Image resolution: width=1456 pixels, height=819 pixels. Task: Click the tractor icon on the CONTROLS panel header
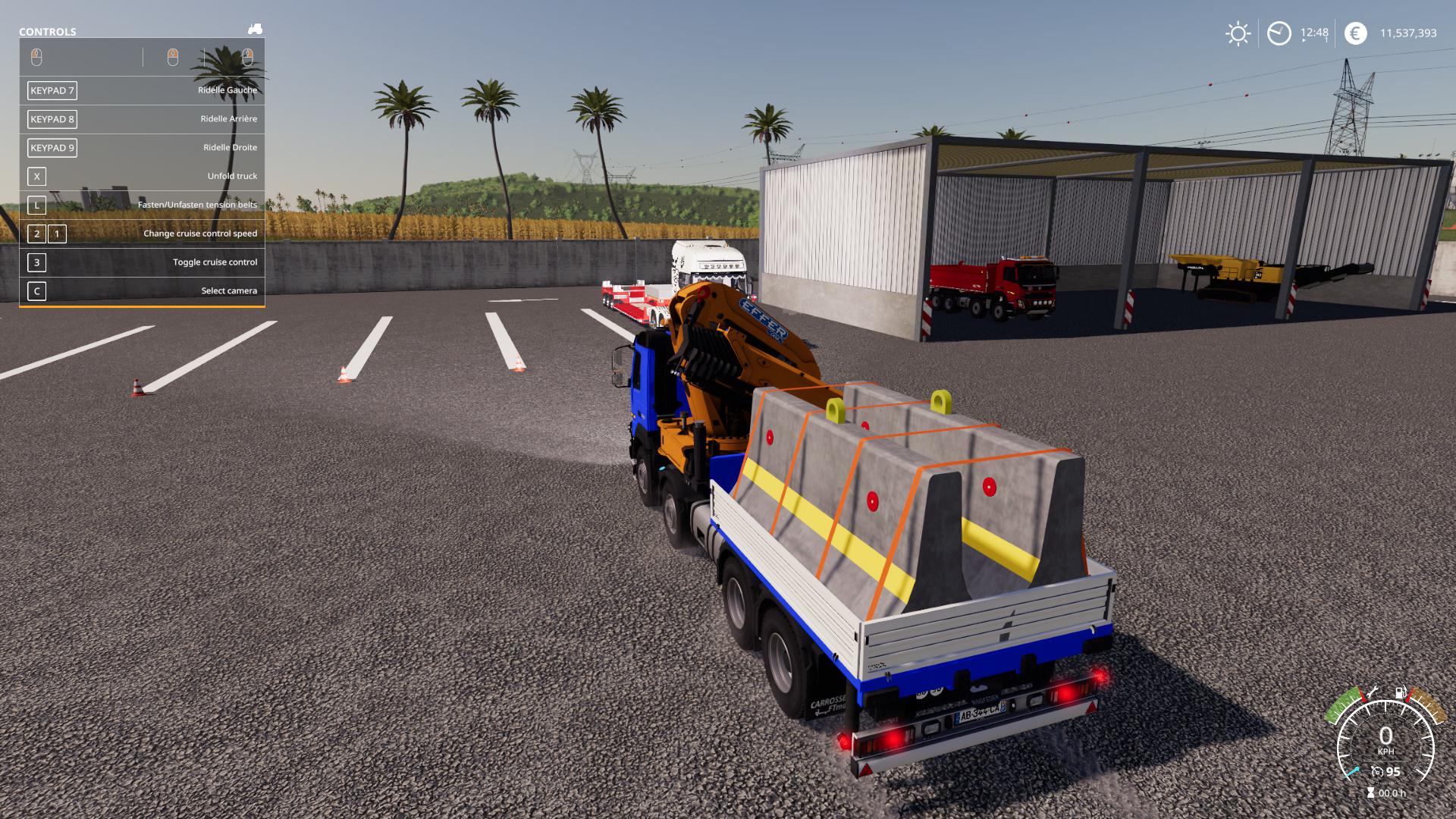pos(253,29)
